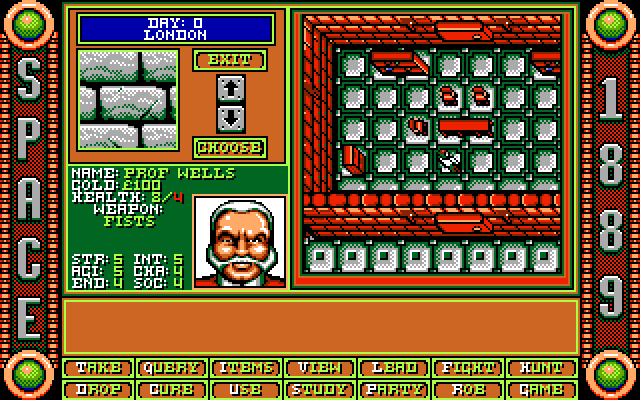Open the Party command
Viewport: 640px width, 400px height.
394,389
